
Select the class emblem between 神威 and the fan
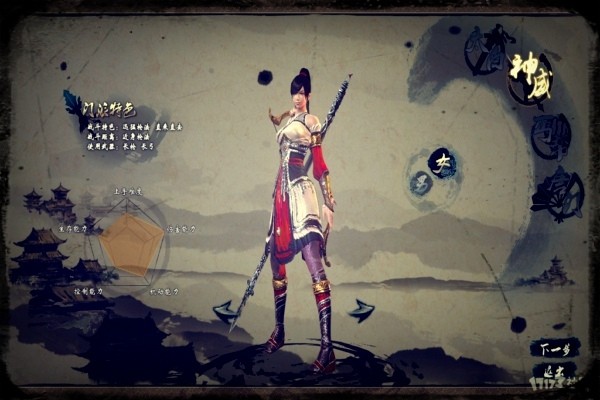[550, 137]
